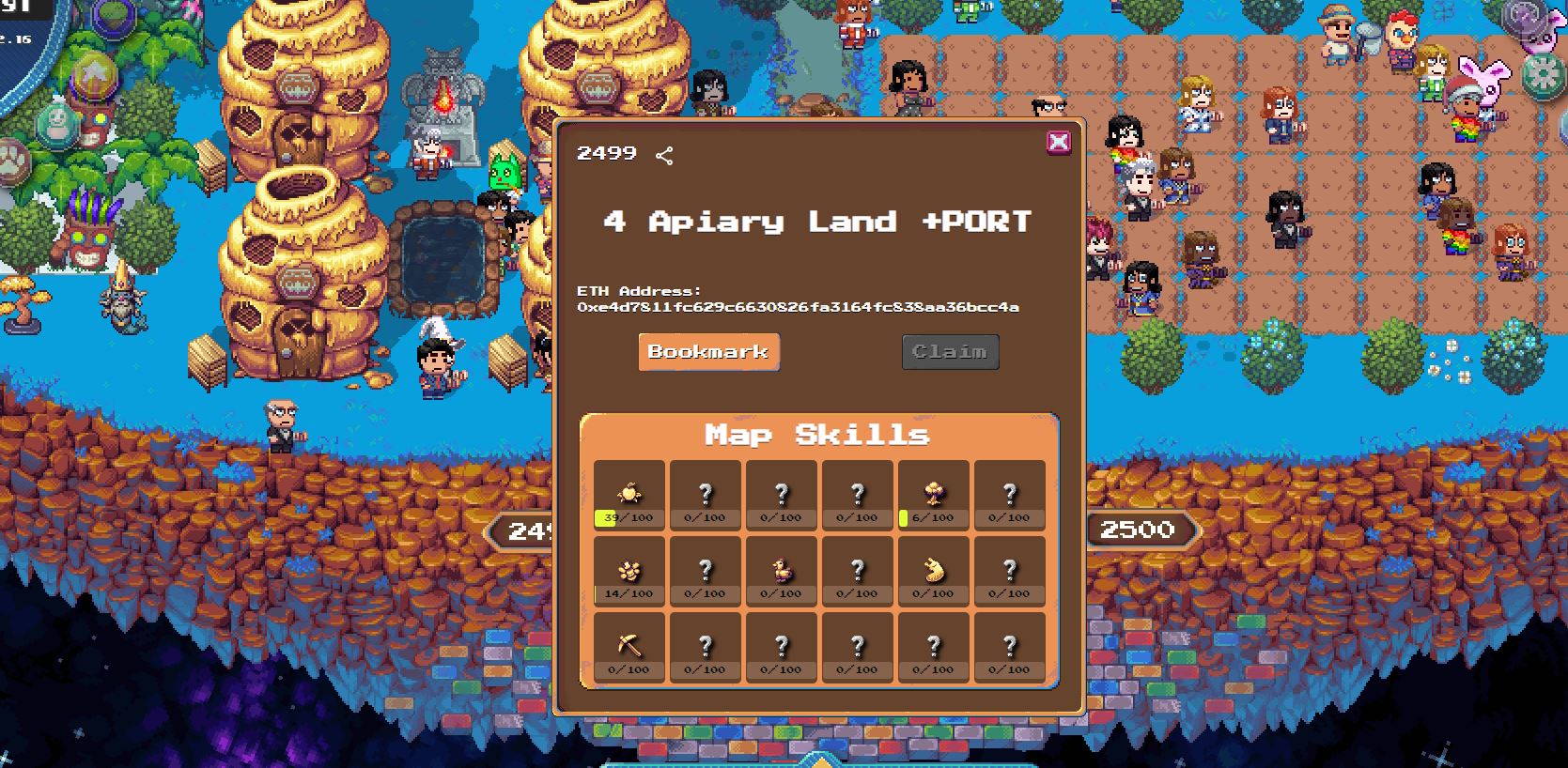
Task: Click the honeycomb skill showing 14/100
Action: click(629, 571)
